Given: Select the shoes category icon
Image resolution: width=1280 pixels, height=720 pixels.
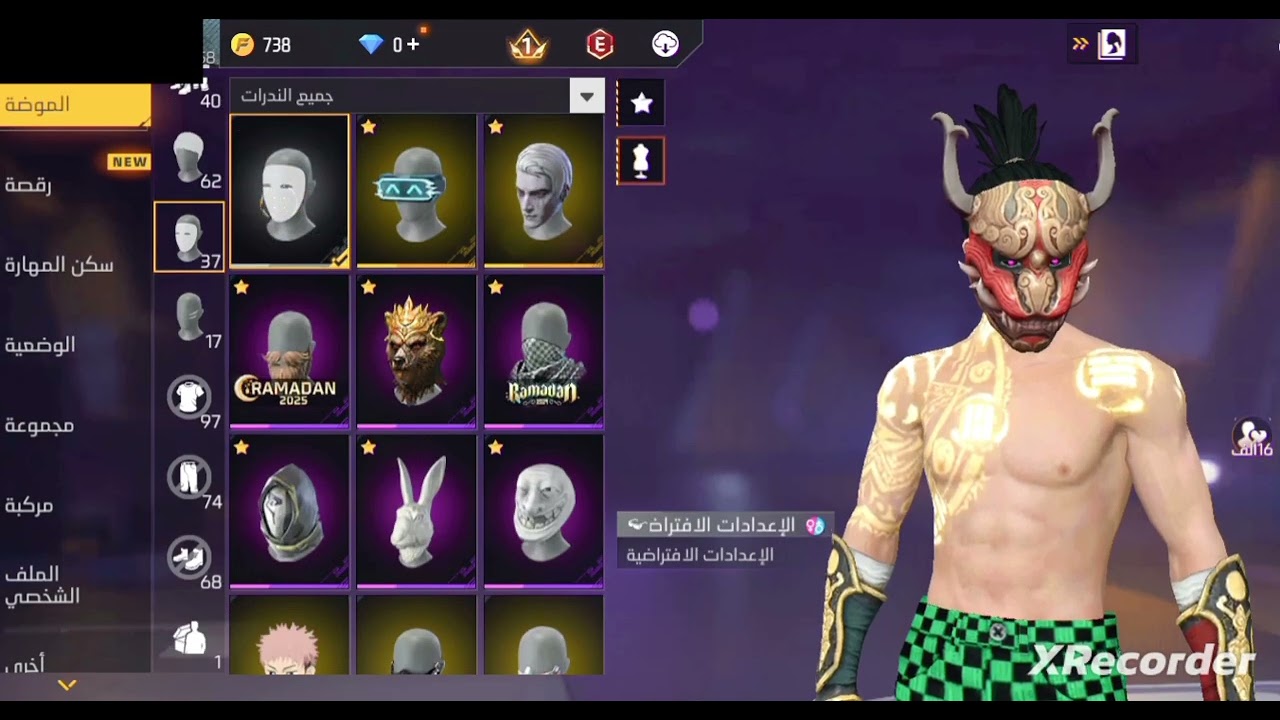Looking at the screenshot, I should click(189, 558).
